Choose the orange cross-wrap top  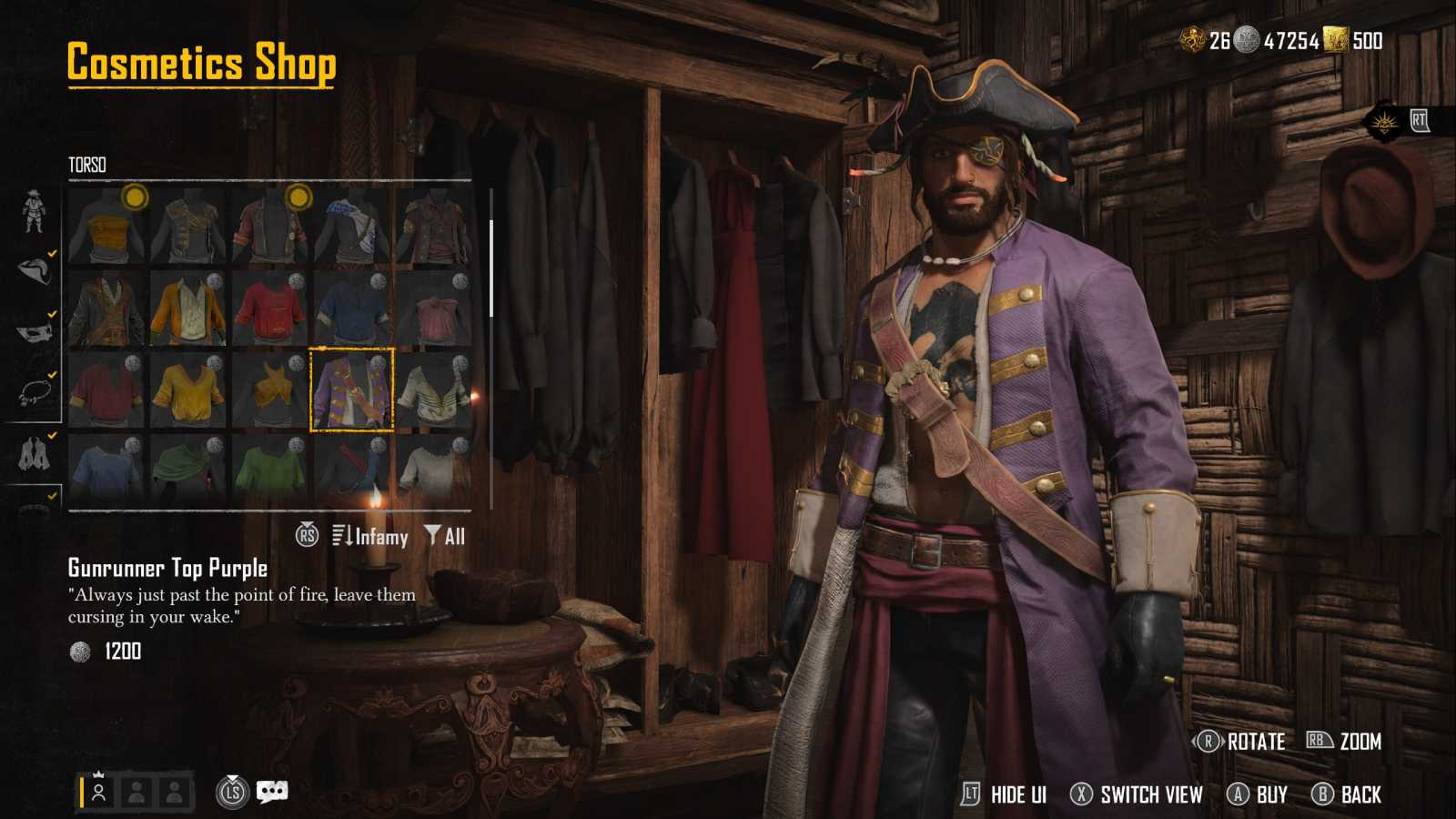[270, 389]
